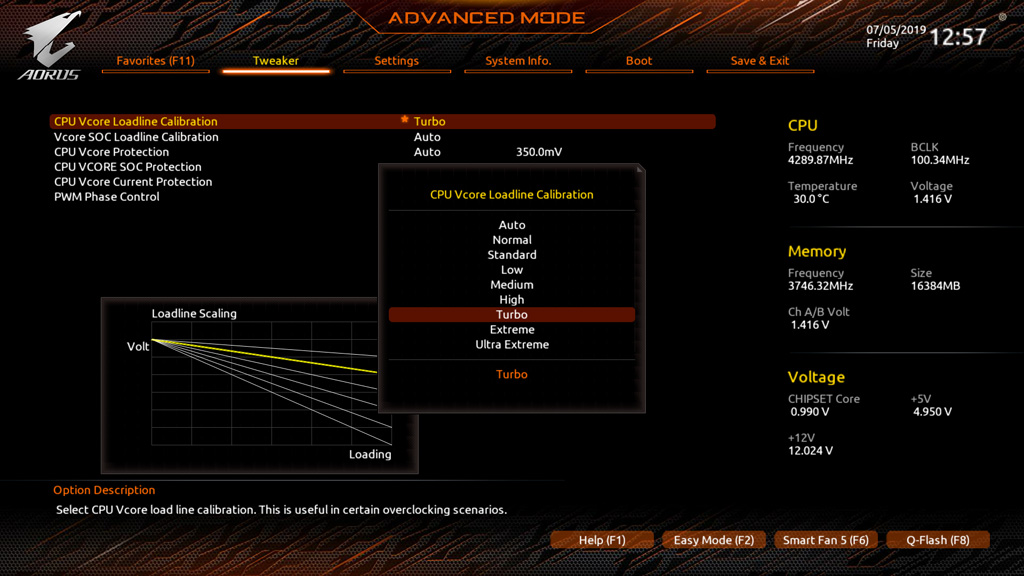
Task: Open the Favorites (F11) tab
Action: [x=155, y=61]
